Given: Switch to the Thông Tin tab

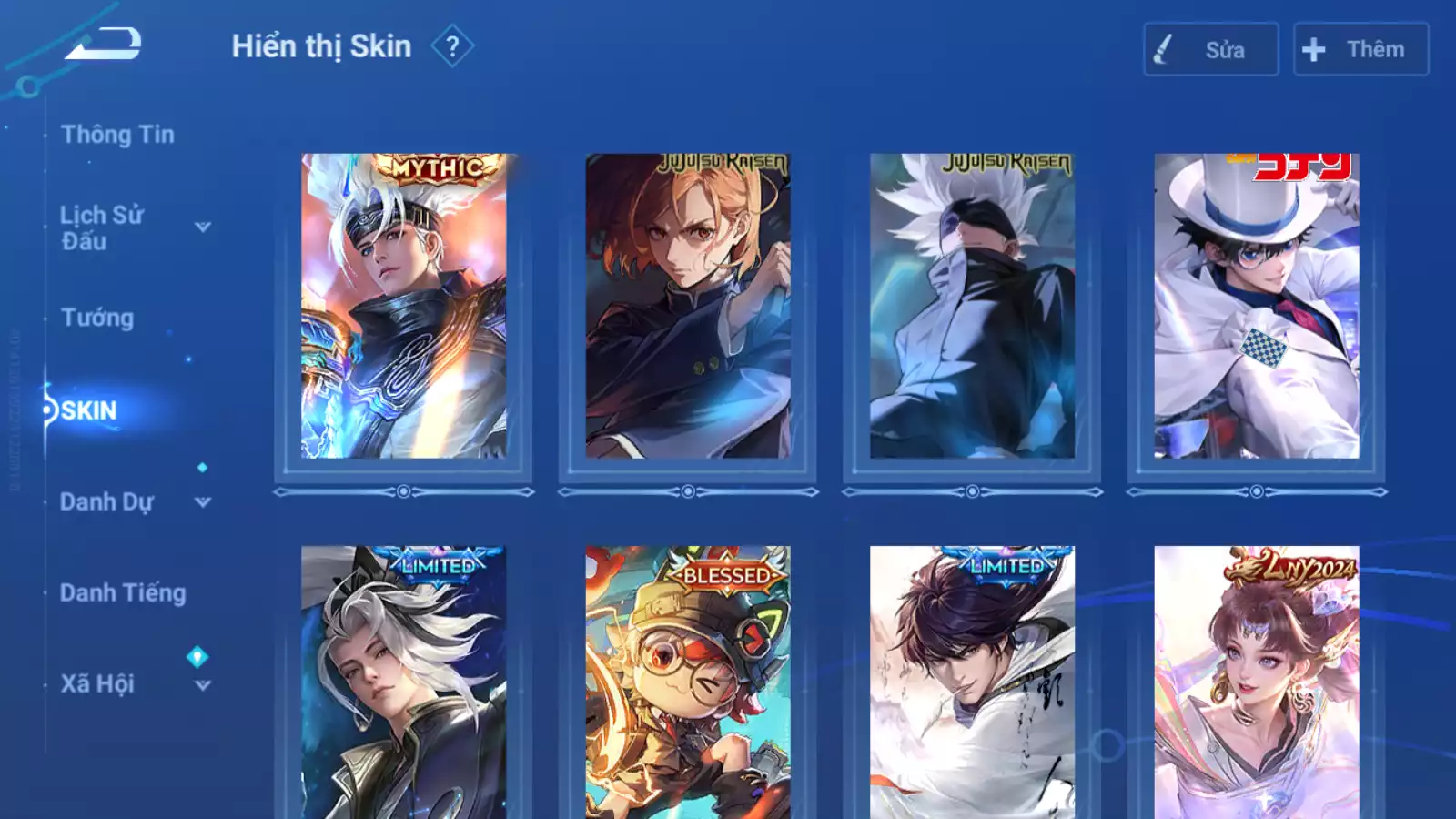Looking at the screenshot, I should pos(117,135).
